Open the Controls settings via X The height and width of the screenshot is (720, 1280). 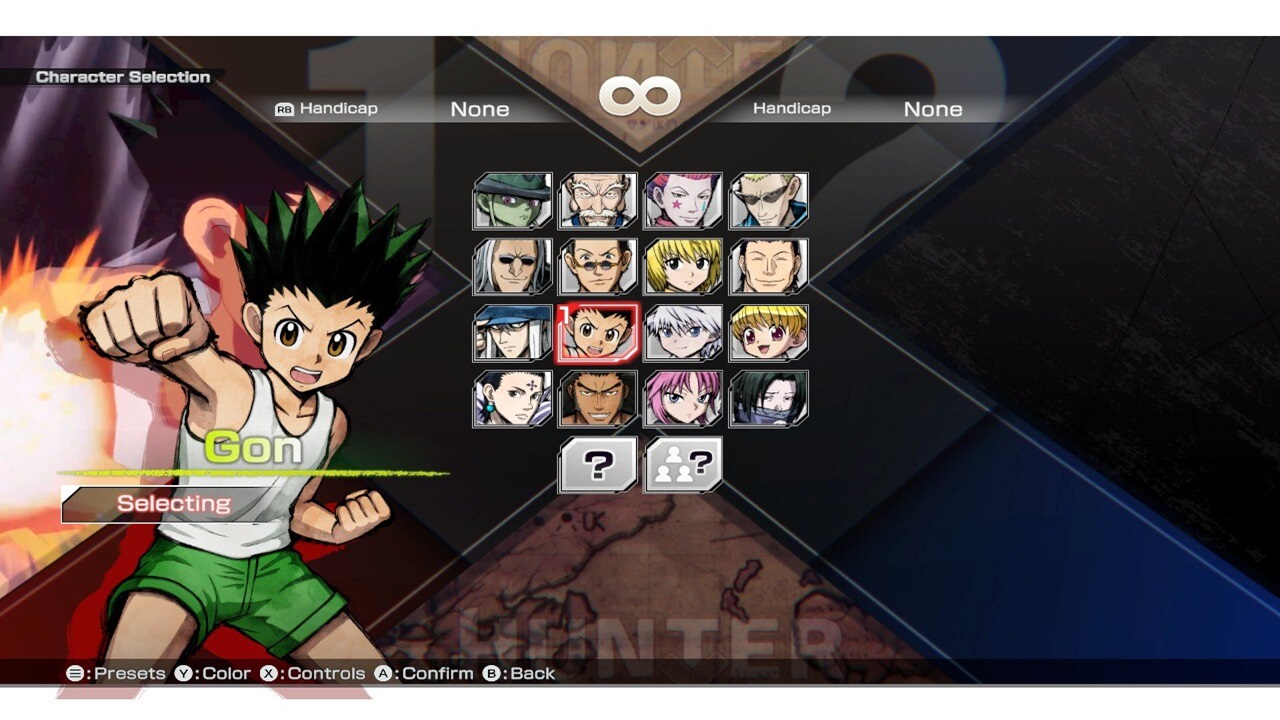(x=312, y=673)
